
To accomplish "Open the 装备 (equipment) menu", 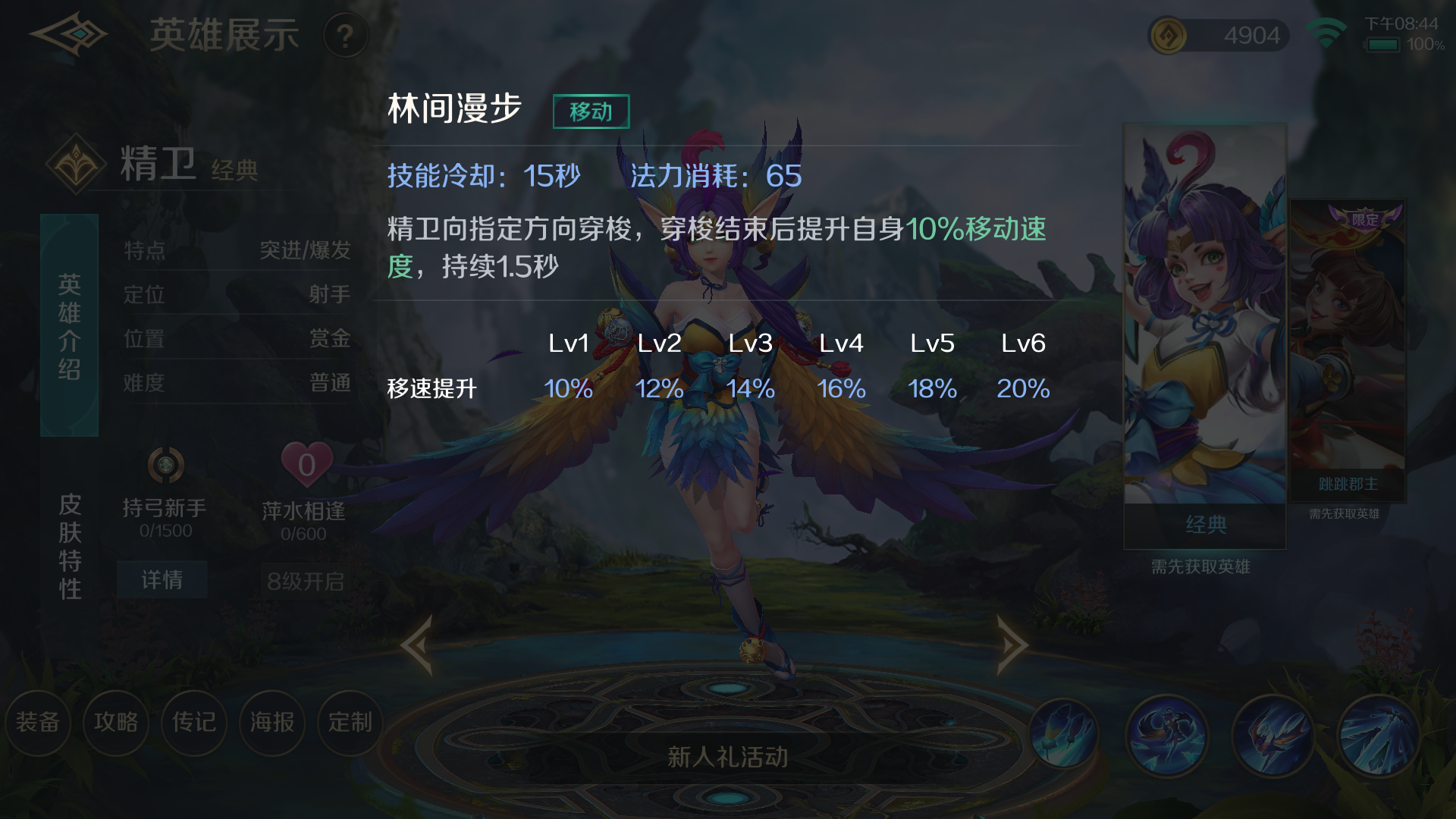I will pos(39,723).
